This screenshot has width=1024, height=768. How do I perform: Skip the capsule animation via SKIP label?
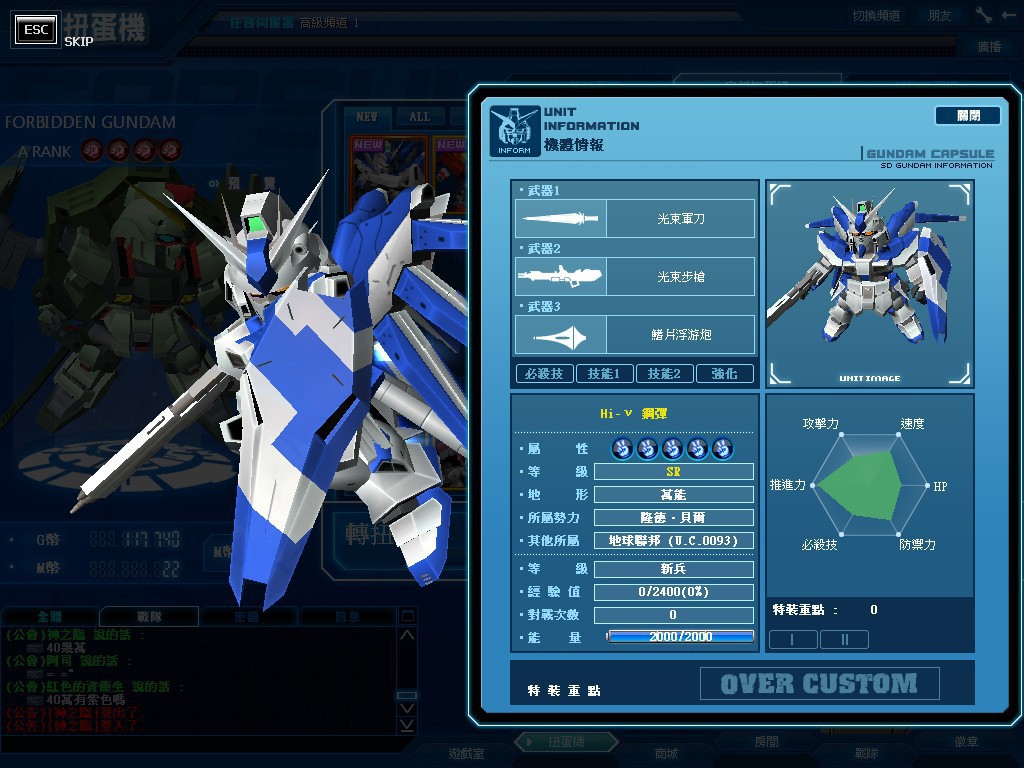(x=78, y=41)
